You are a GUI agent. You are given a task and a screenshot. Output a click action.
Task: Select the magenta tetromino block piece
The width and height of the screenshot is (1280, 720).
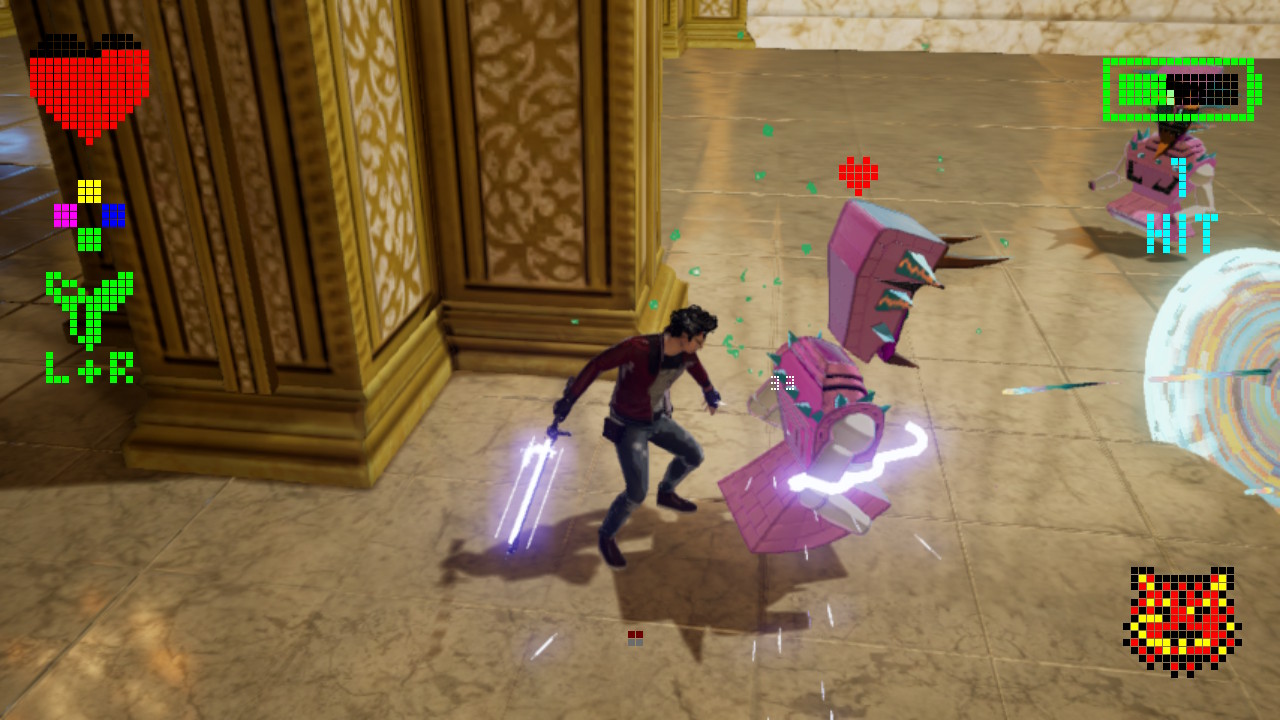66,216
